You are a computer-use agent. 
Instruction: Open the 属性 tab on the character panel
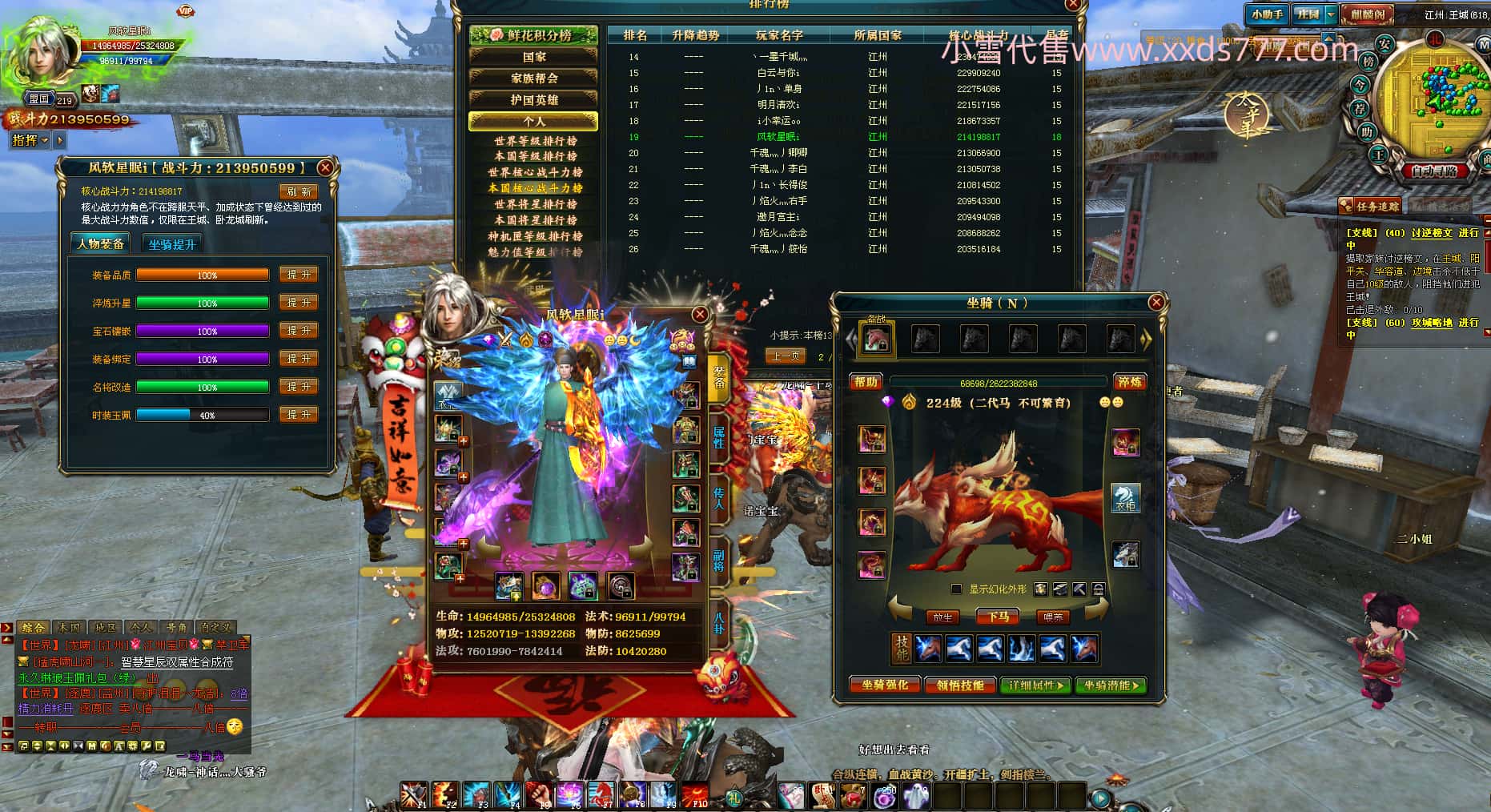[x=718, y=437]
